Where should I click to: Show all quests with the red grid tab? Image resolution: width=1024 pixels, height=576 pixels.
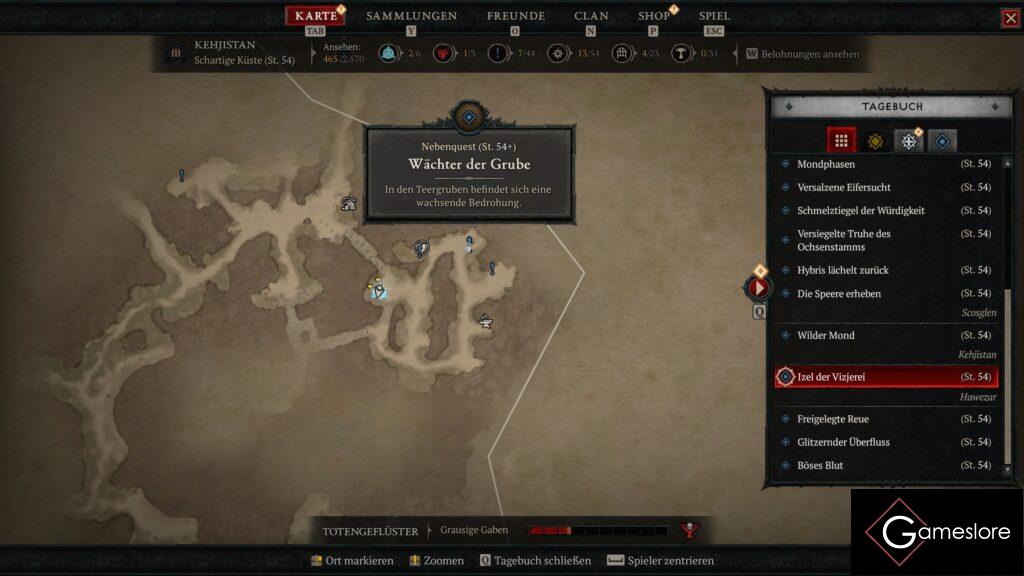pyautogui.click(x=841, y=140)
